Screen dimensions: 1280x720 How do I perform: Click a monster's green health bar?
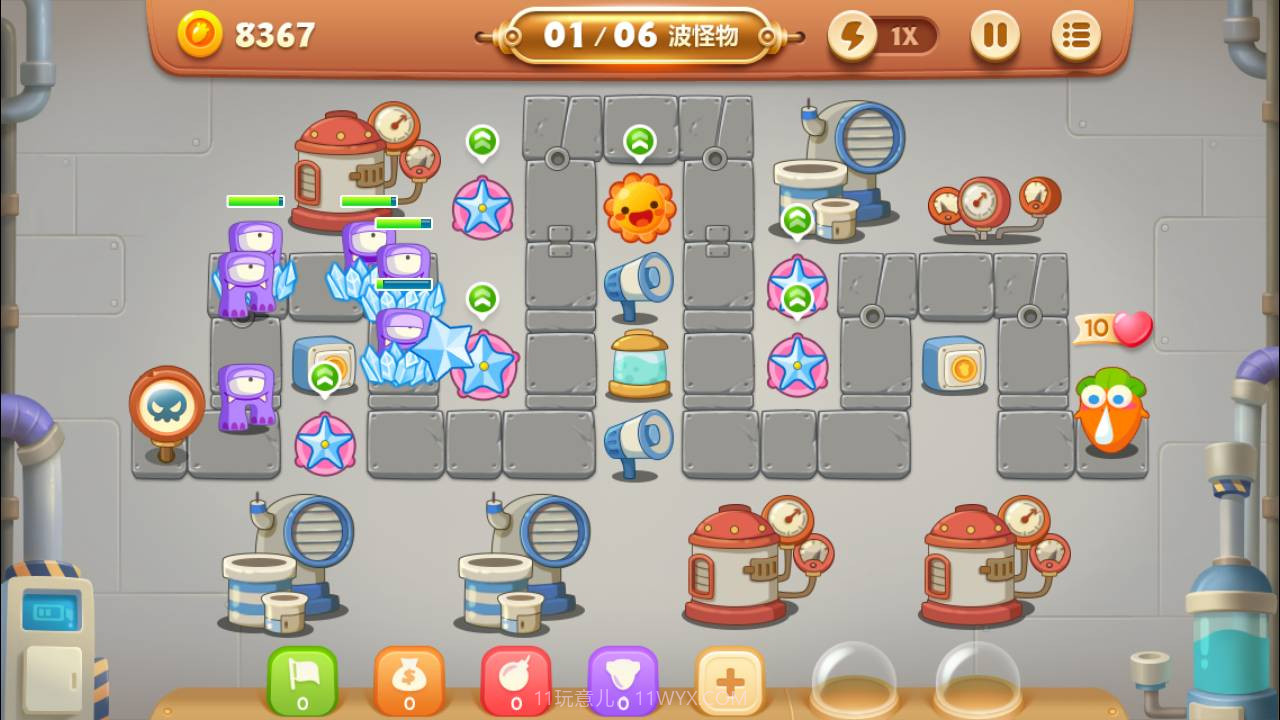(x=255, y=201)
